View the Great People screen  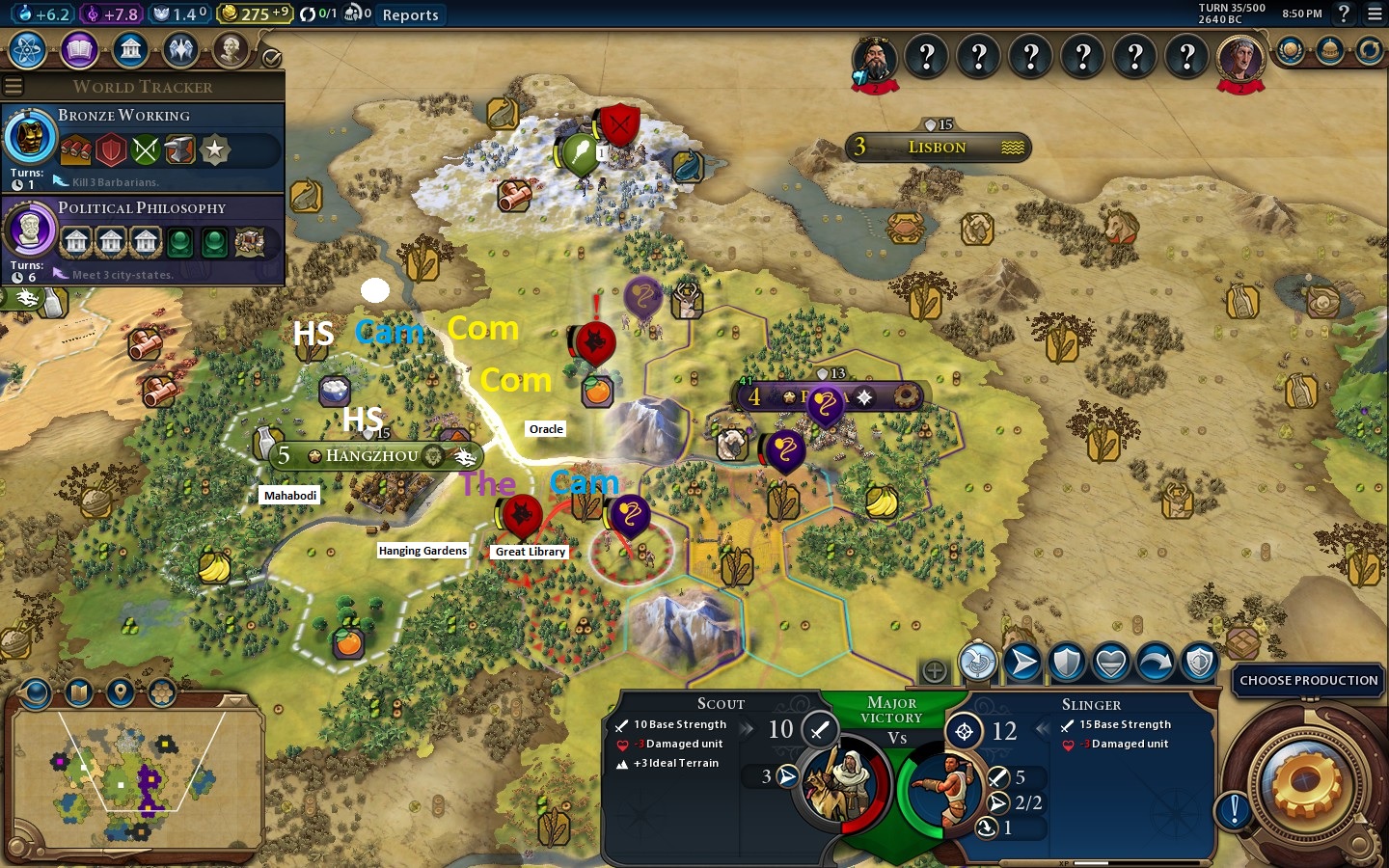coord(231,49)
